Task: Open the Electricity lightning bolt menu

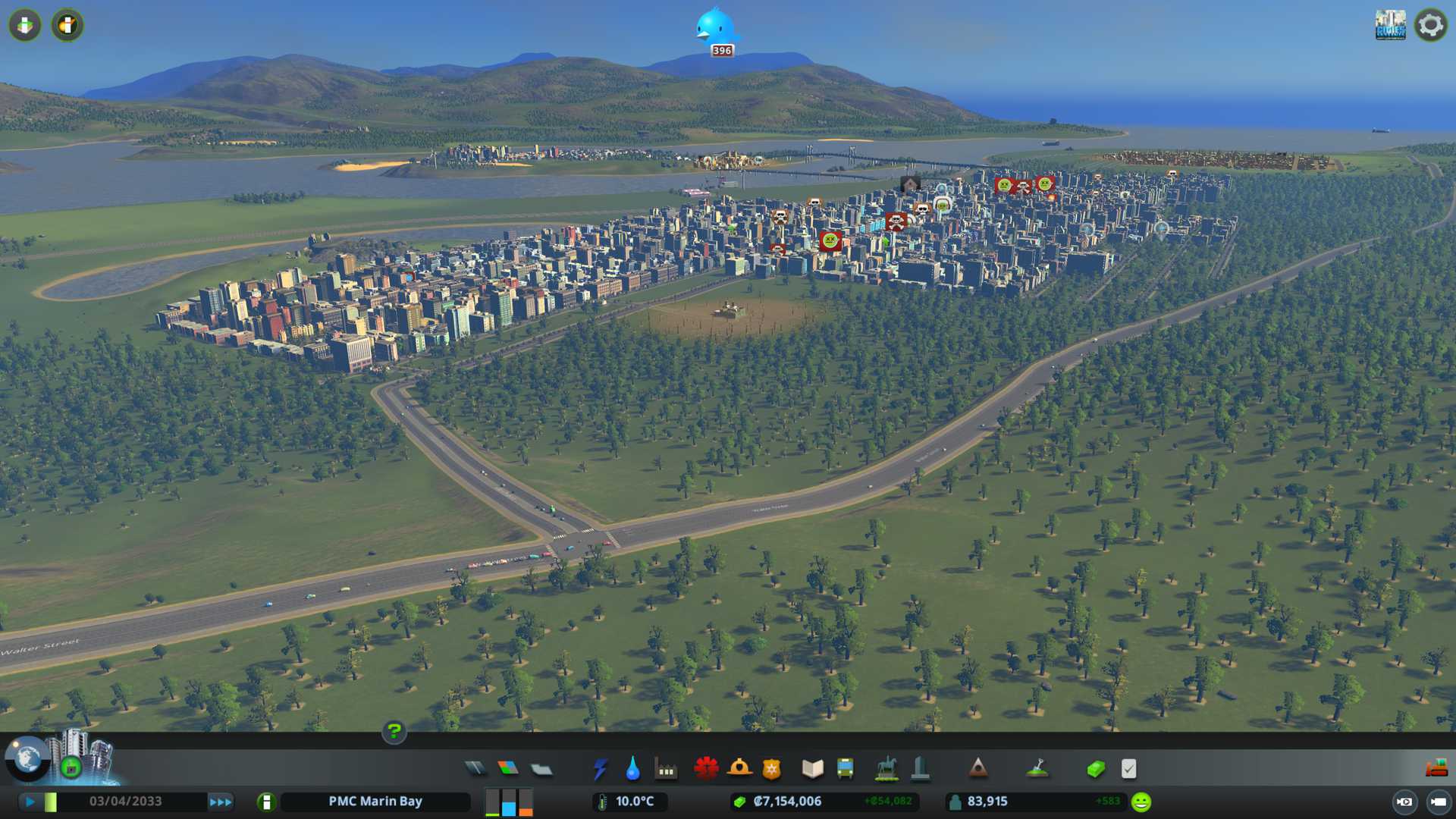Action: pos(601,769)
